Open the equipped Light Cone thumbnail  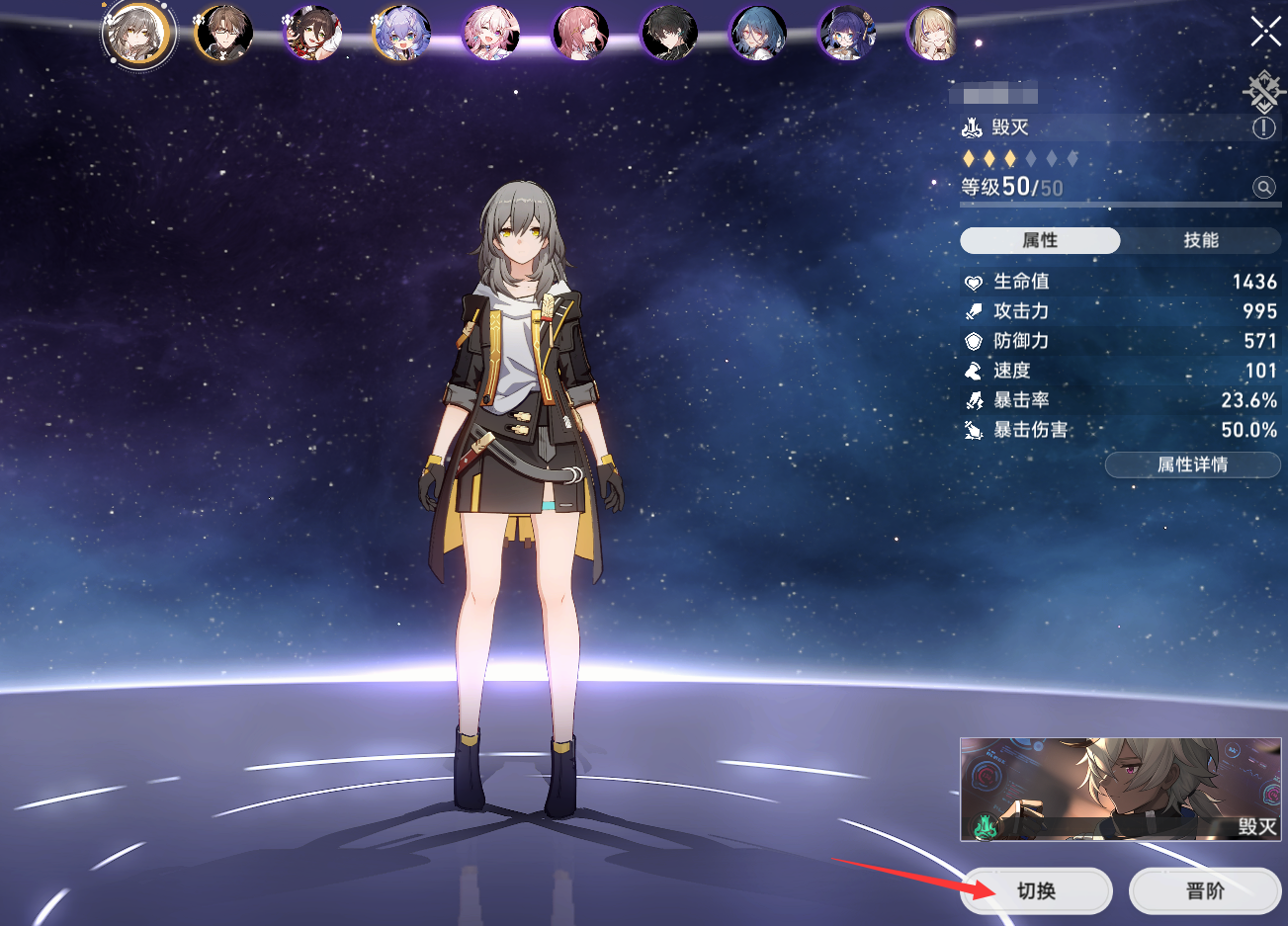click(x=1118, y=790)
